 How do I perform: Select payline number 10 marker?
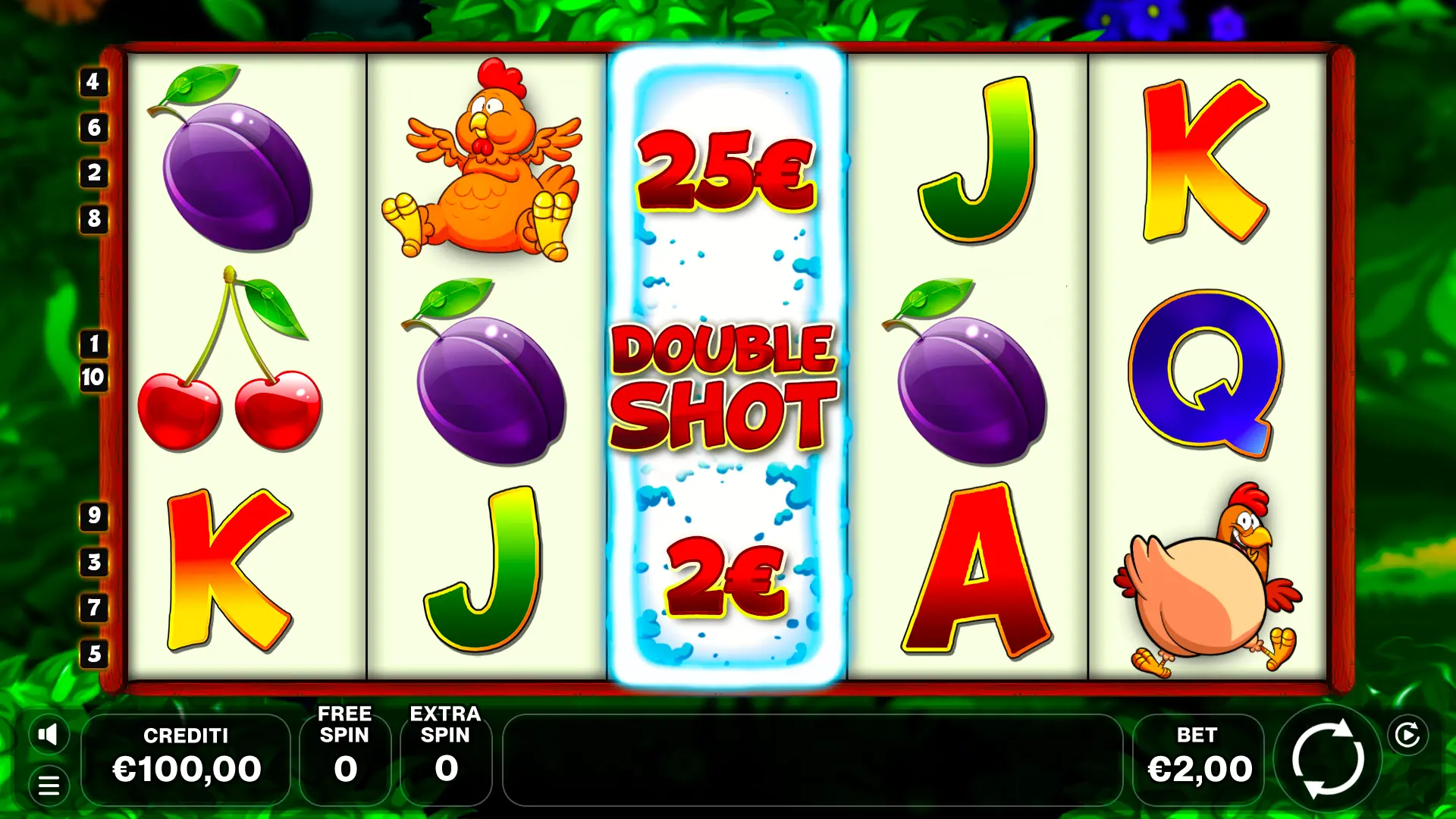point(93,377)
